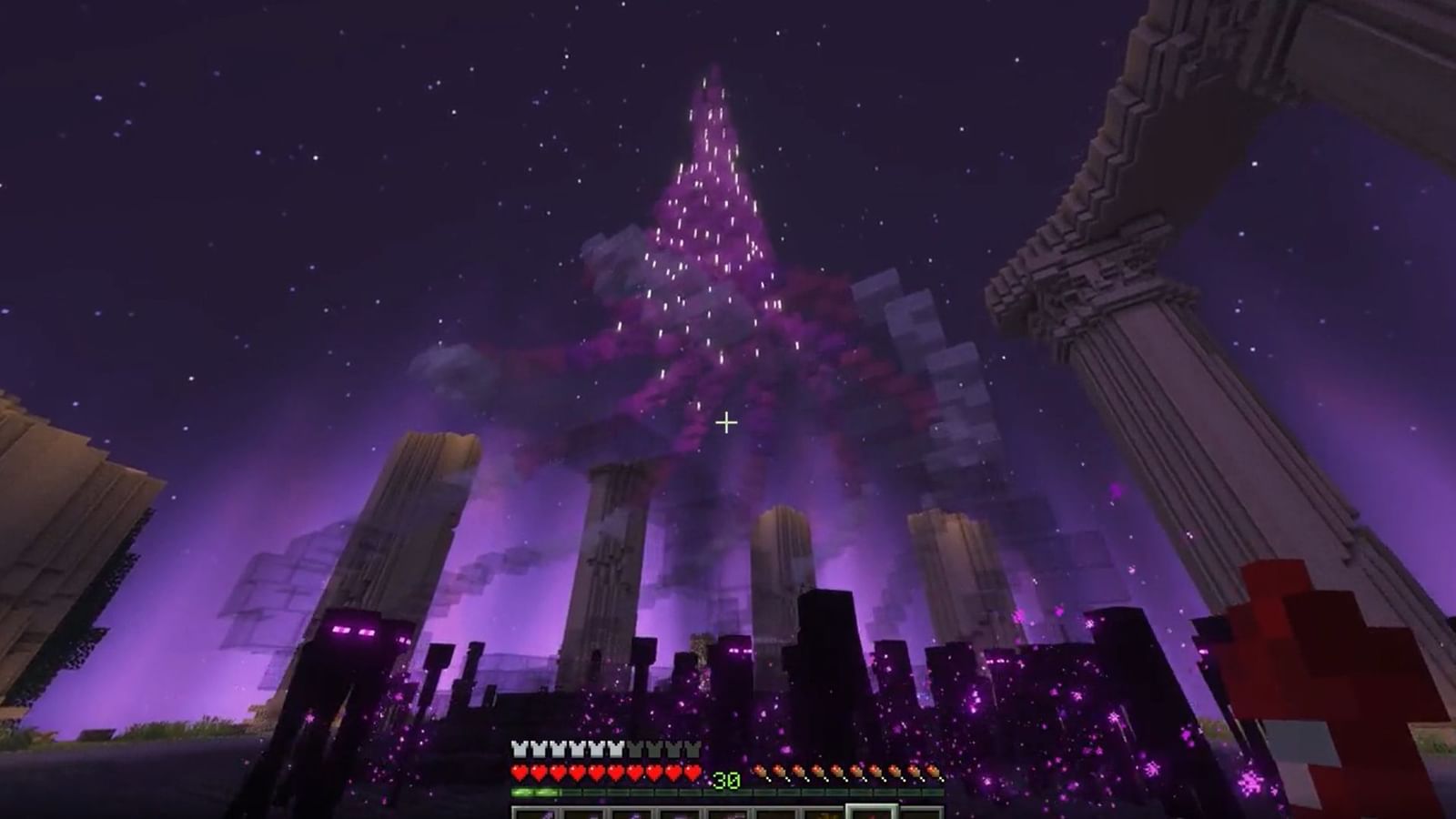Click the crosshair at screen center
1456x819 pixels.
[727, 421]
